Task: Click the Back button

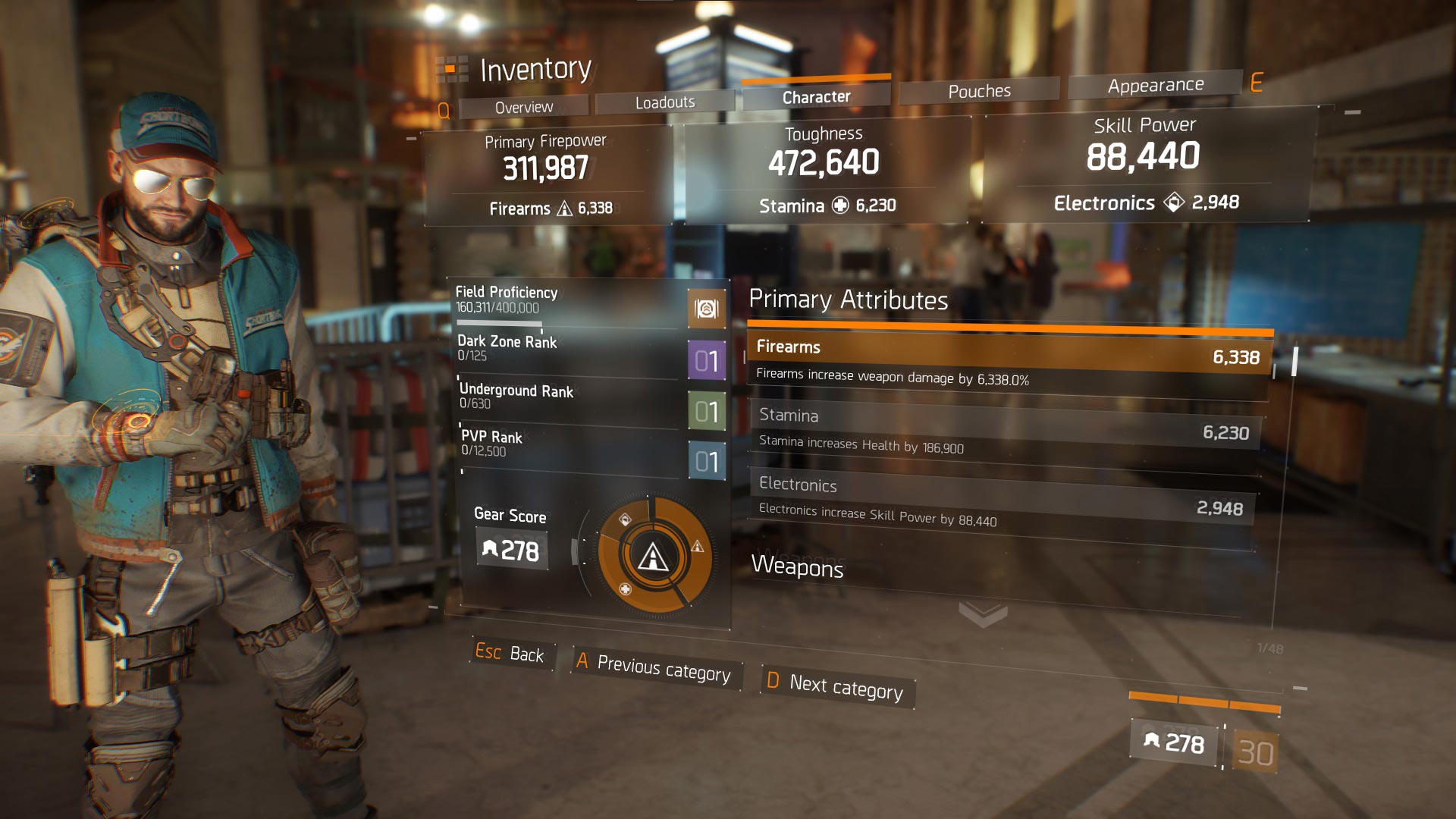Action: (510, 653)
